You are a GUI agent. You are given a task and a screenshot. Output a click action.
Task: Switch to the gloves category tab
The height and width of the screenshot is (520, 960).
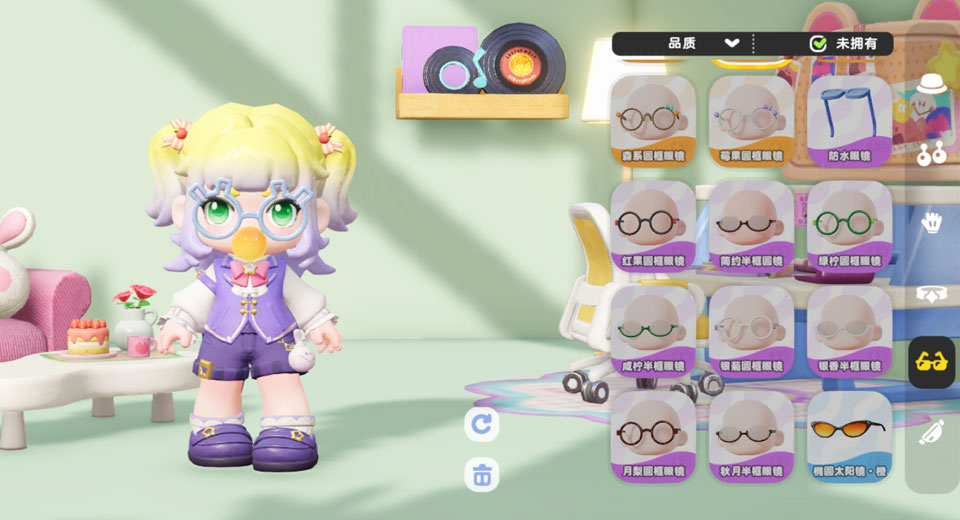(932, 222)
